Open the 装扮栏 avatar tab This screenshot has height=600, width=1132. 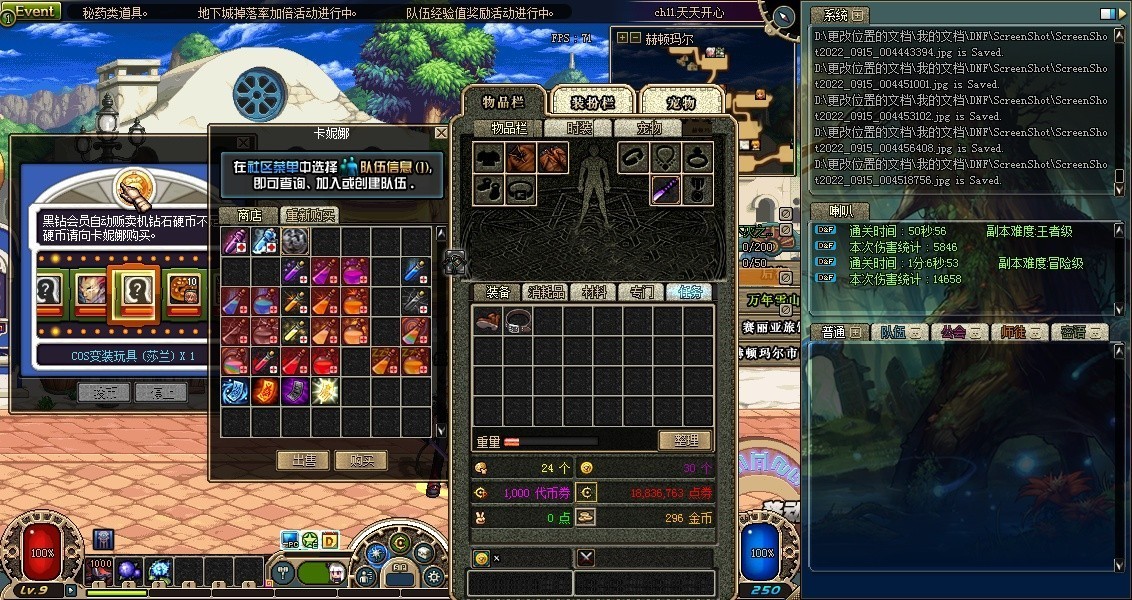[592, 103]
